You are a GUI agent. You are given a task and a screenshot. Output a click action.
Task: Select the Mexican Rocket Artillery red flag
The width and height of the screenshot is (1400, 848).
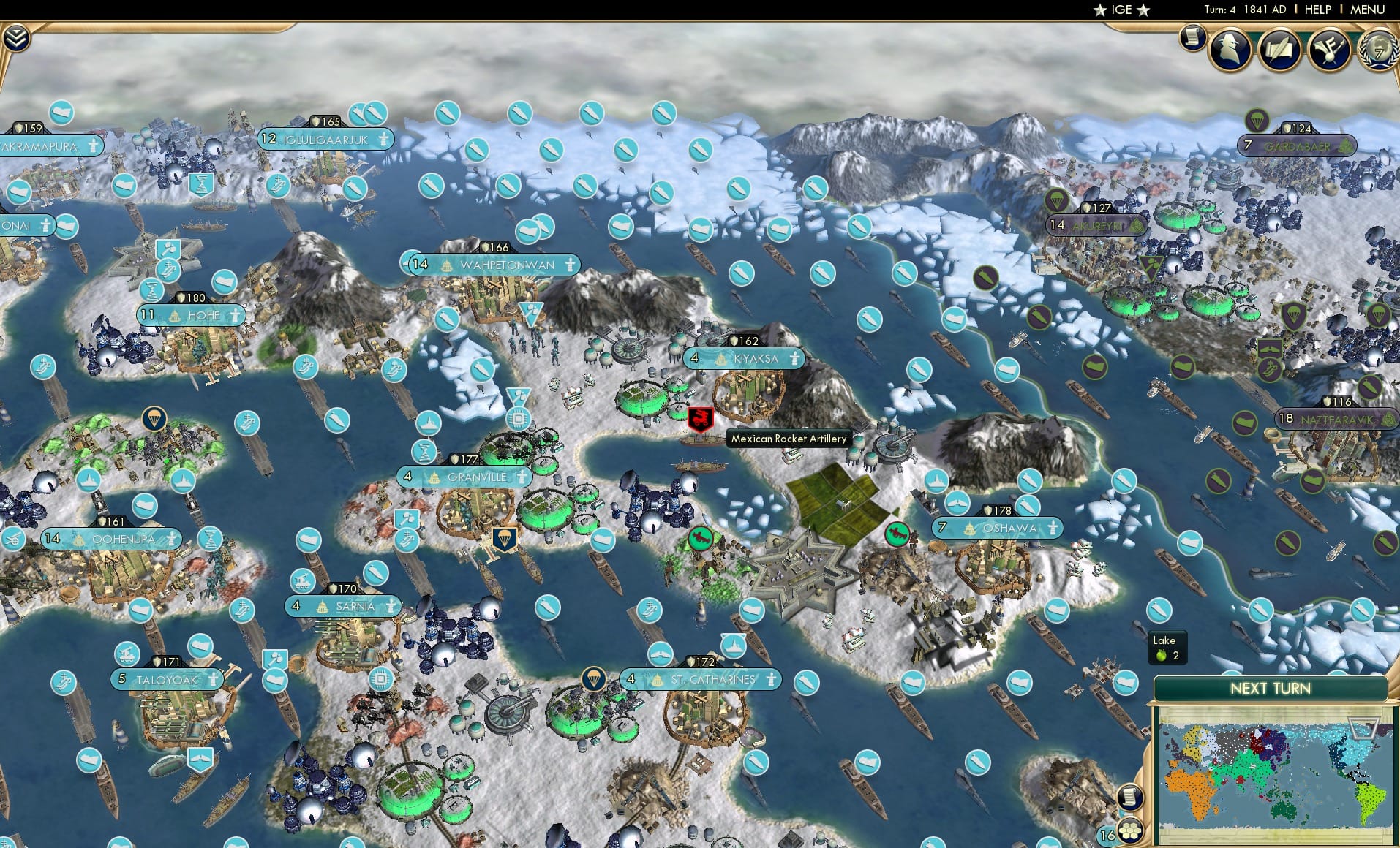pos(699,420)
